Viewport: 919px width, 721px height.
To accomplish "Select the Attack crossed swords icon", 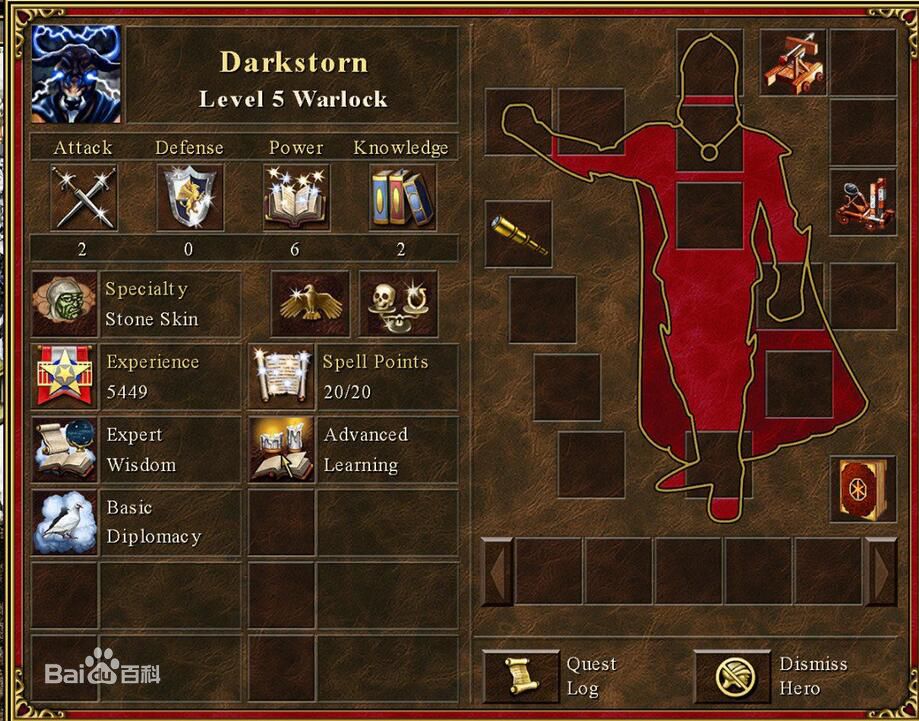I will pos(83,198).
